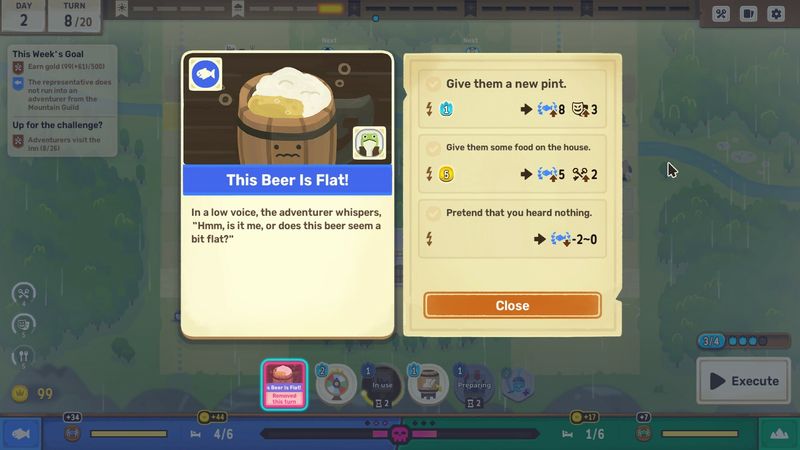Pick 'Pretend that you heard nothing' option

point(512,226)
